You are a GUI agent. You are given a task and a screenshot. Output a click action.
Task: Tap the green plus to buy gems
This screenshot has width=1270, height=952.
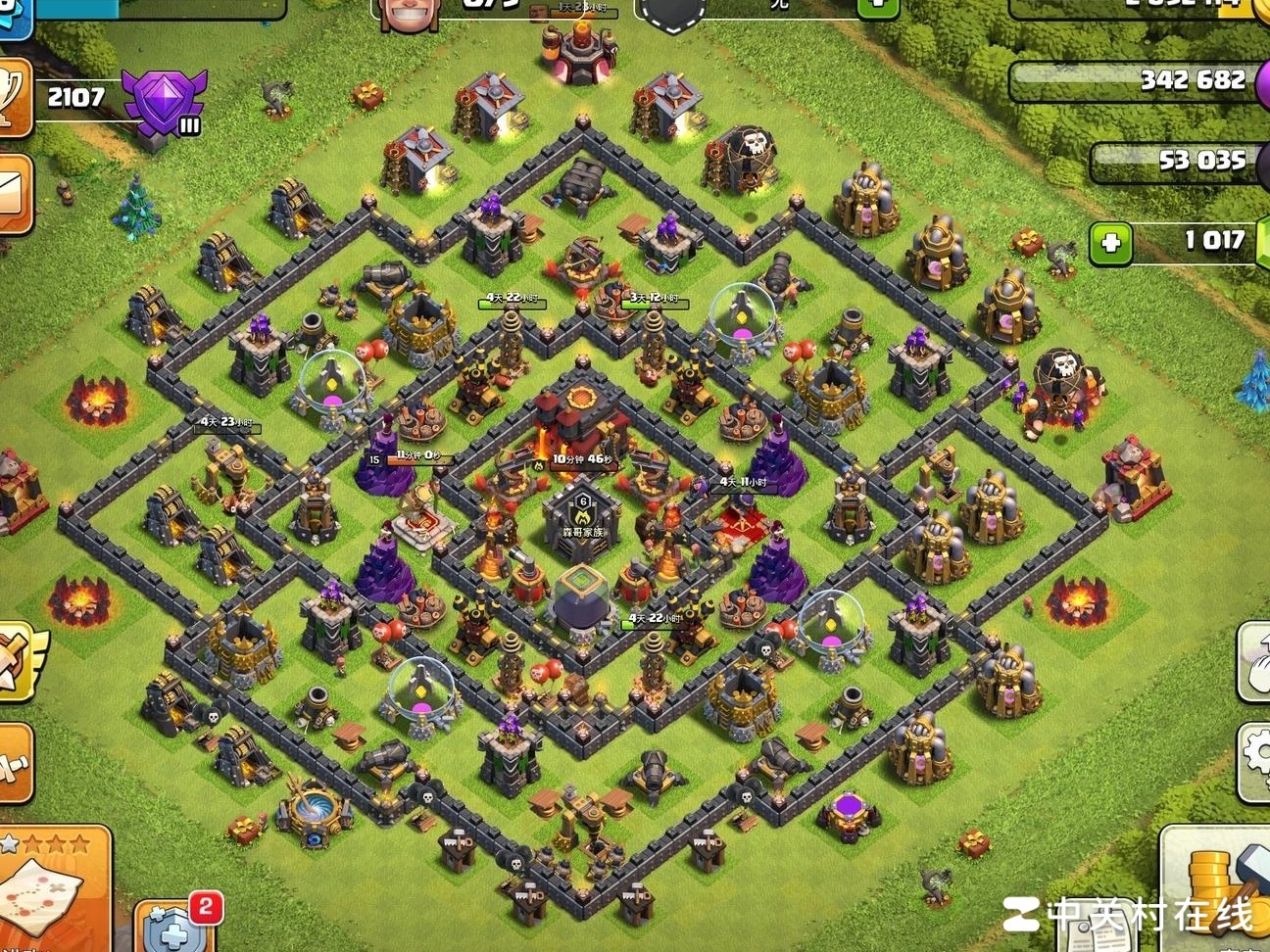pyautogui.click(x=1110, y=243)
